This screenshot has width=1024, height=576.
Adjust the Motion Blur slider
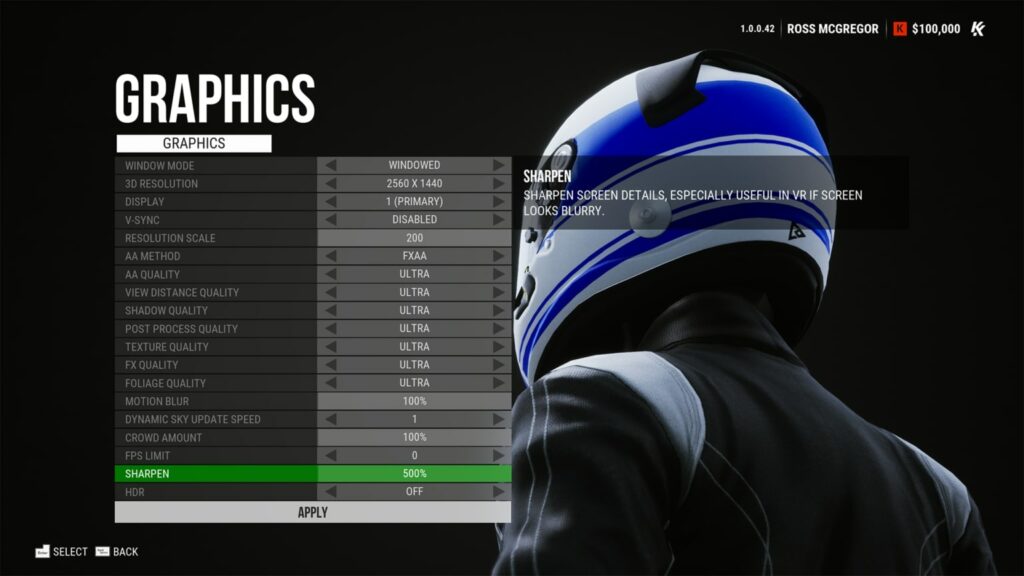[414, 401]
